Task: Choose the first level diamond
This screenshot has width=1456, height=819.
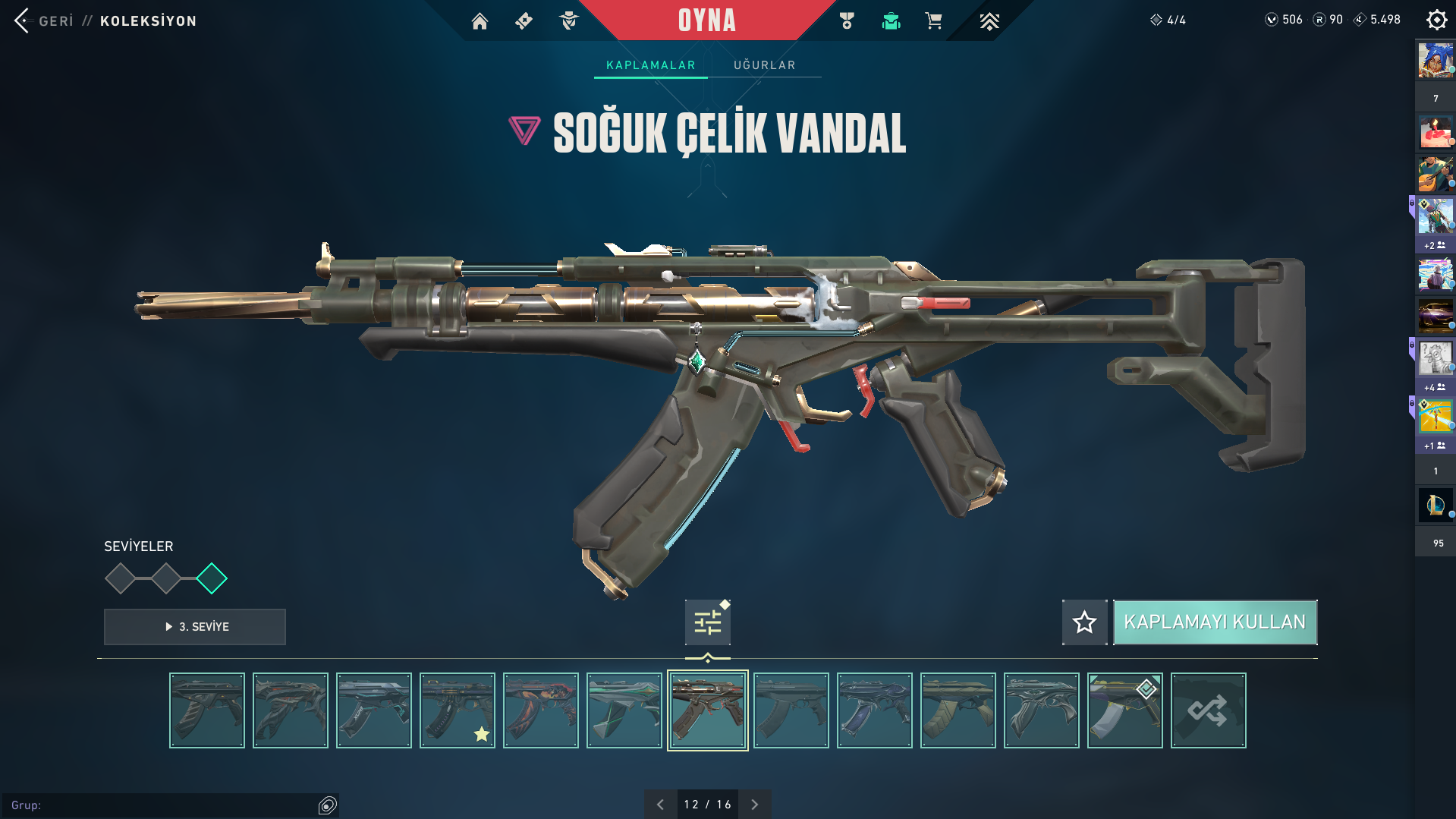Action: pyautogui.click(x=120, y=579)
